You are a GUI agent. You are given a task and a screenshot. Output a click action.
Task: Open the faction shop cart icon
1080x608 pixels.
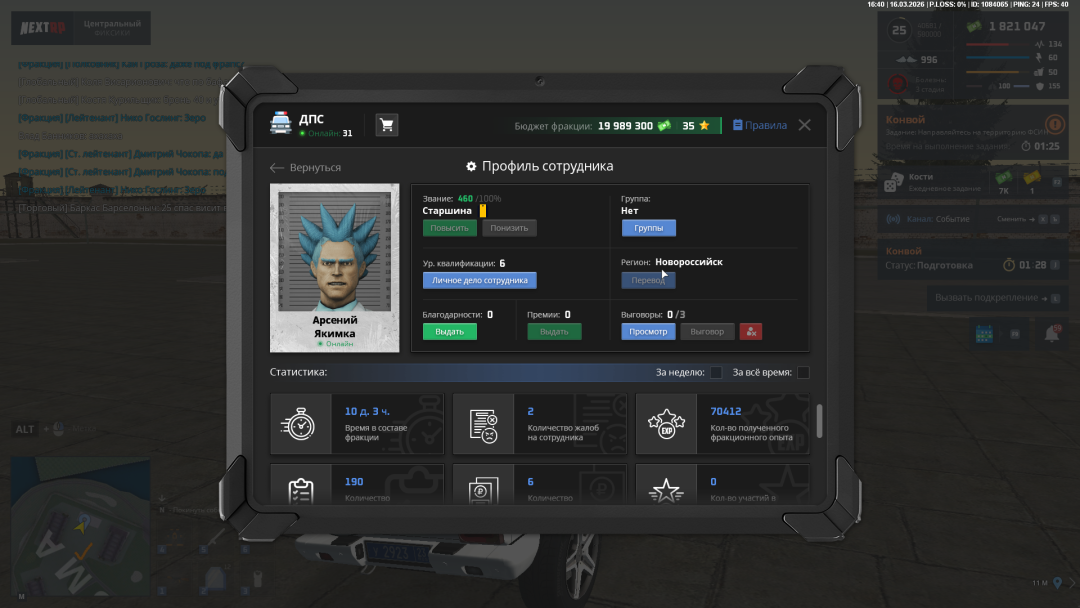pyautogui.click(x=386, y=125)
